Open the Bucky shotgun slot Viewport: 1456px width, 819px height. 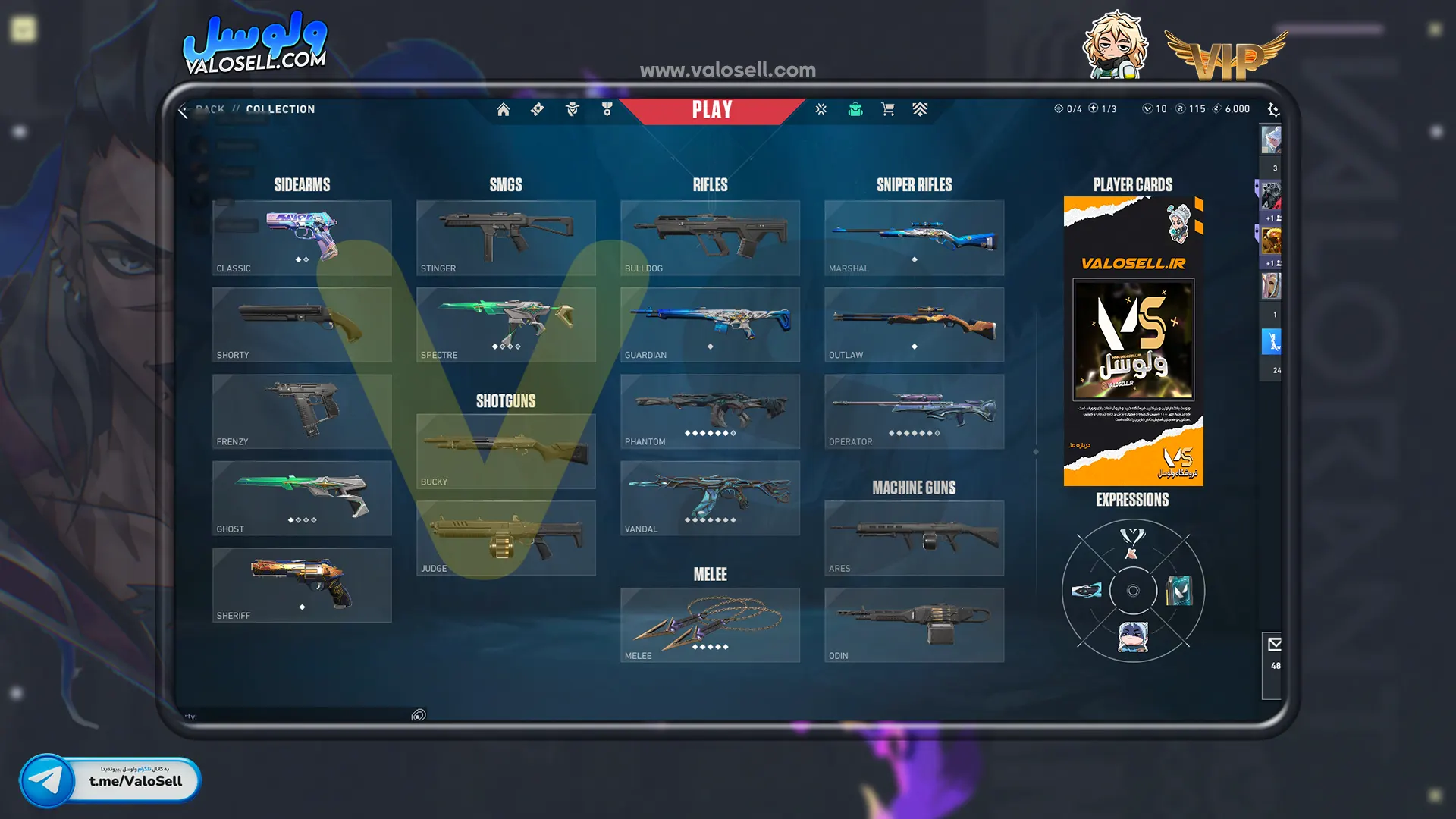(506, 451)
